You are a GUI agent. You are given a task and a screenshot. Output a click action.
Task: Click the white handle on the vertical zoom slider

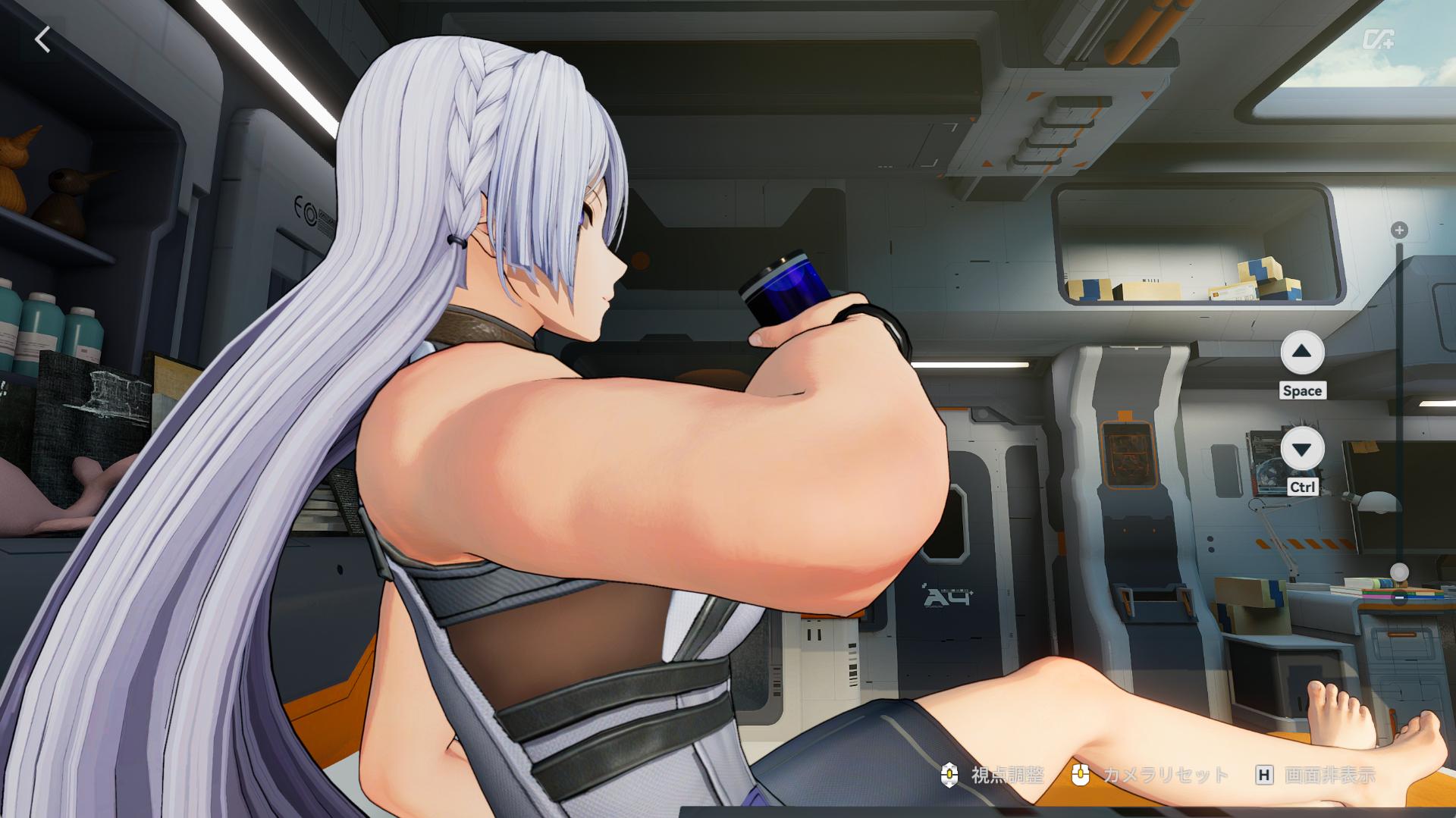pos(1398,571)
